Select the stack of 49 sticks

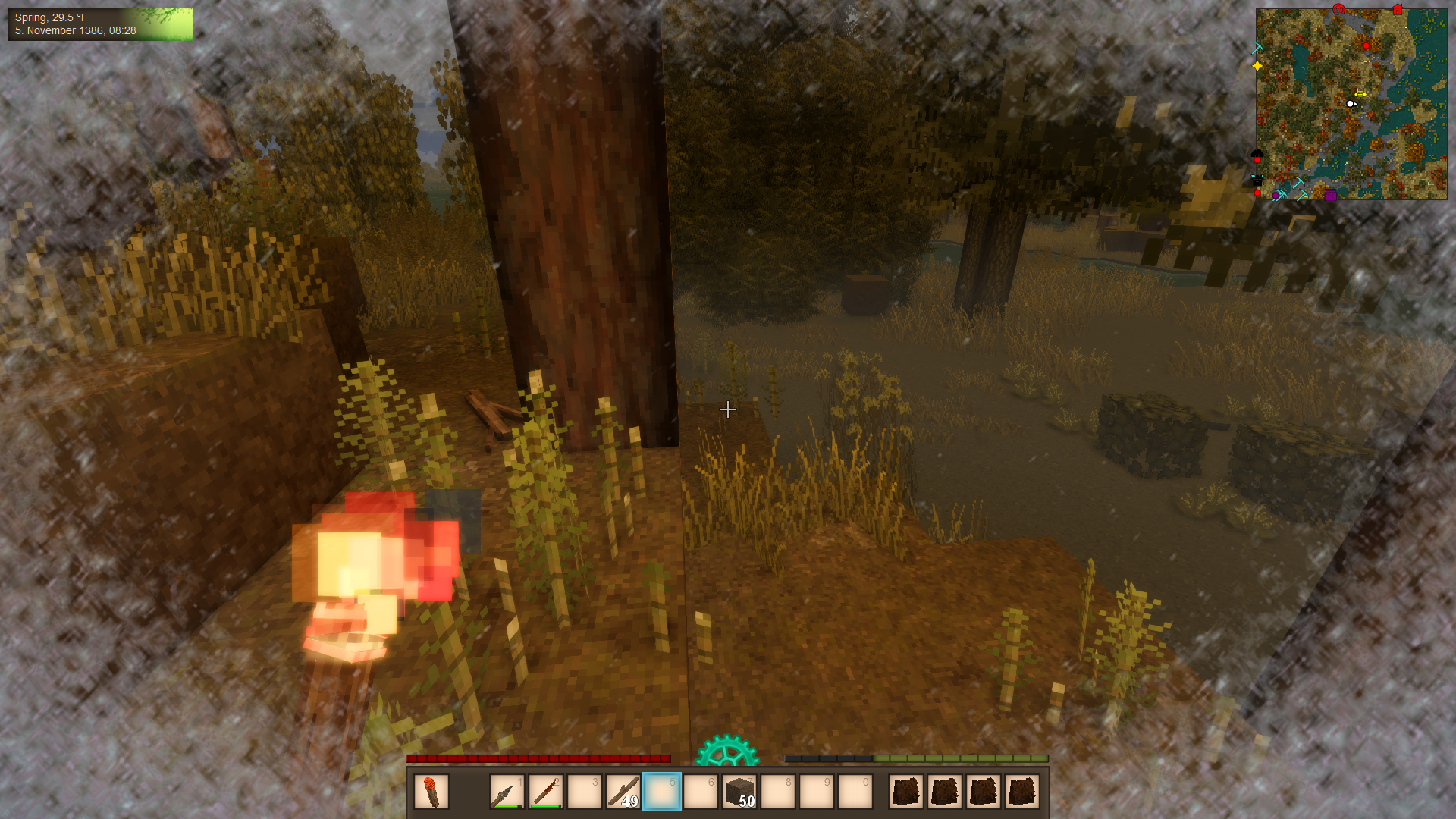coord(623,792)
